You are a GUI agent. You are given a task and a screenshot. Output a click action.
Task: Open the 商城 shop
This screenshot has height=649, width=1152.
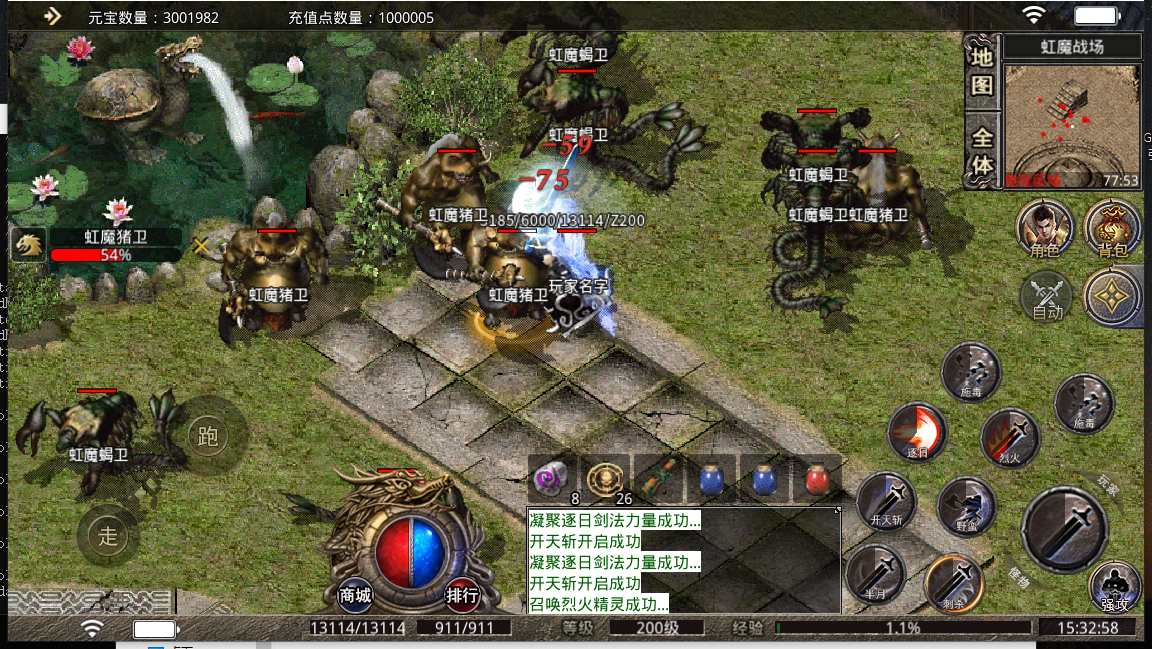[x=356, y=595]
